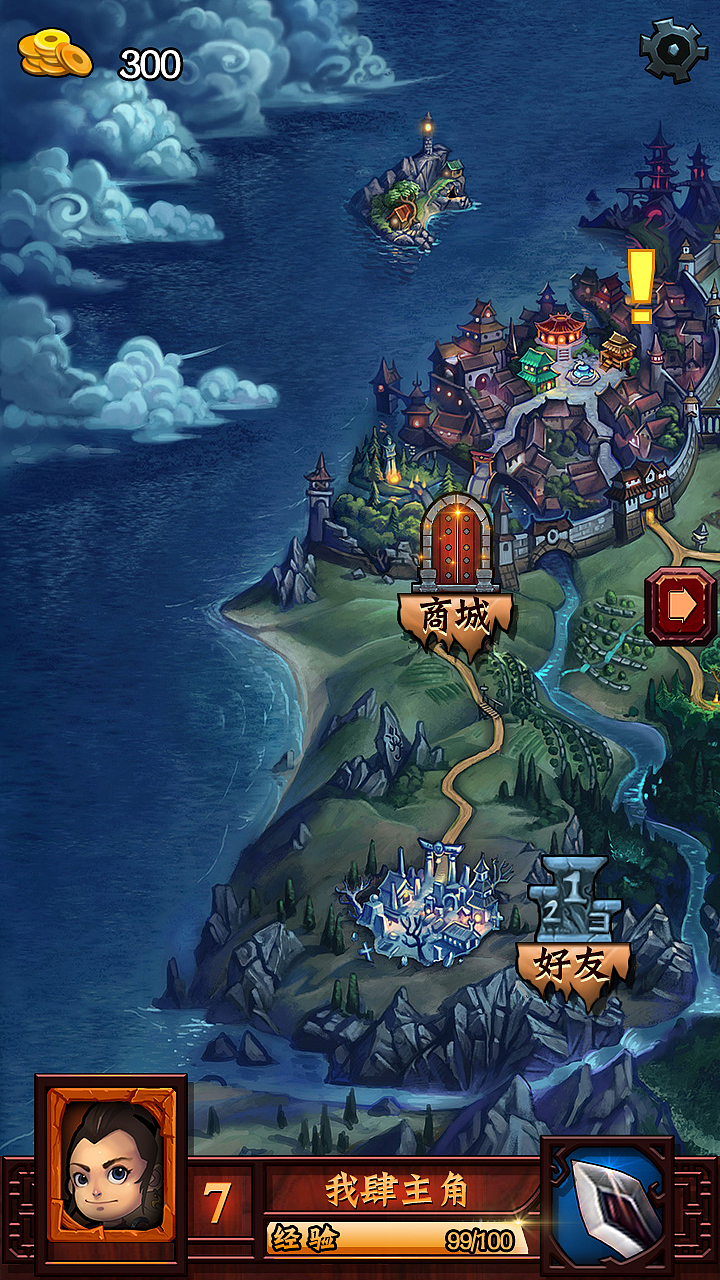Select the lighthouse island location
The width and height of the screenshot is (720, 1280).
pos(414,190)
